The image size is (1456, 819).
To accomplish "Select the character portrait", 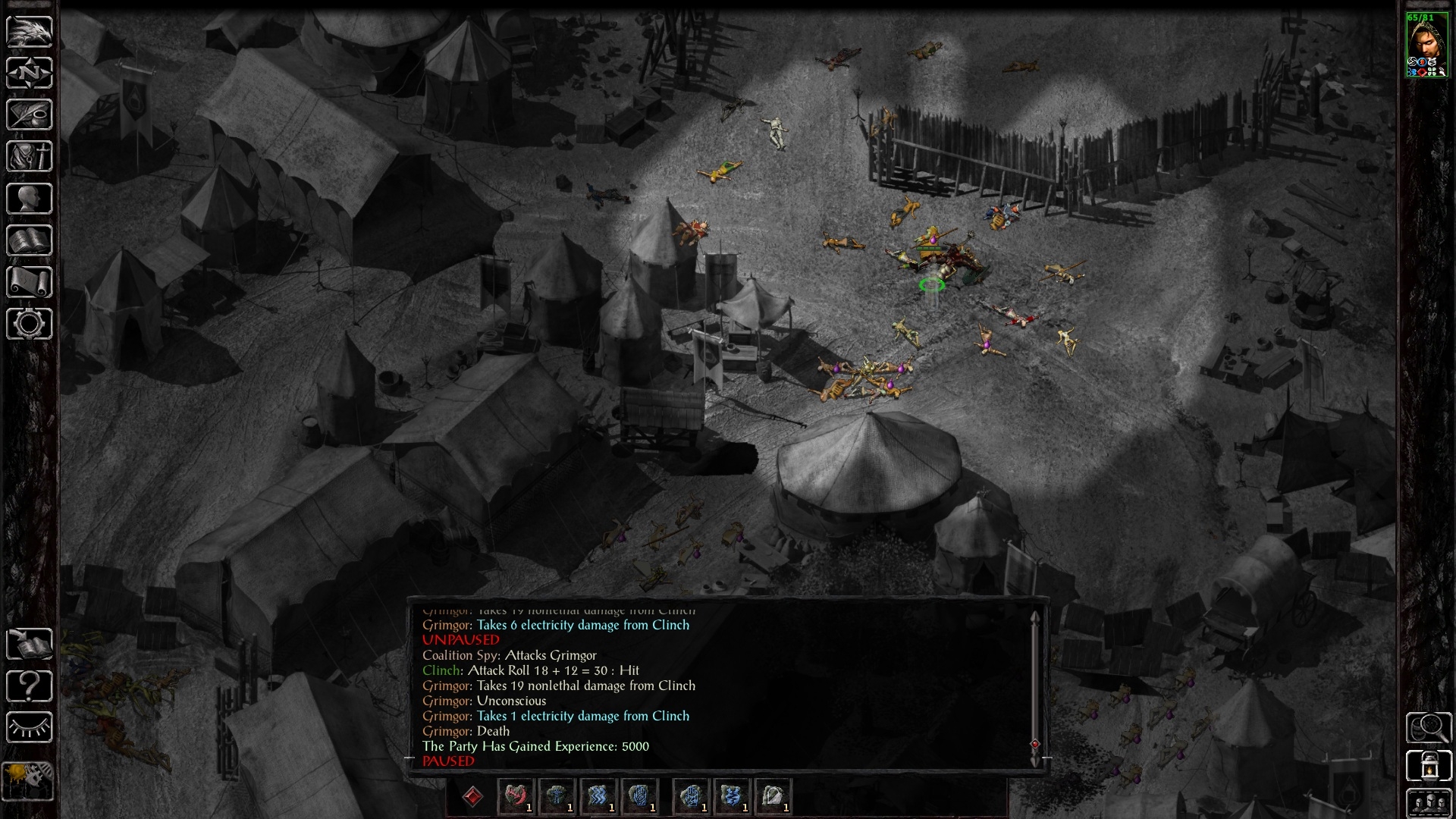I will (x=1427, y=45).
